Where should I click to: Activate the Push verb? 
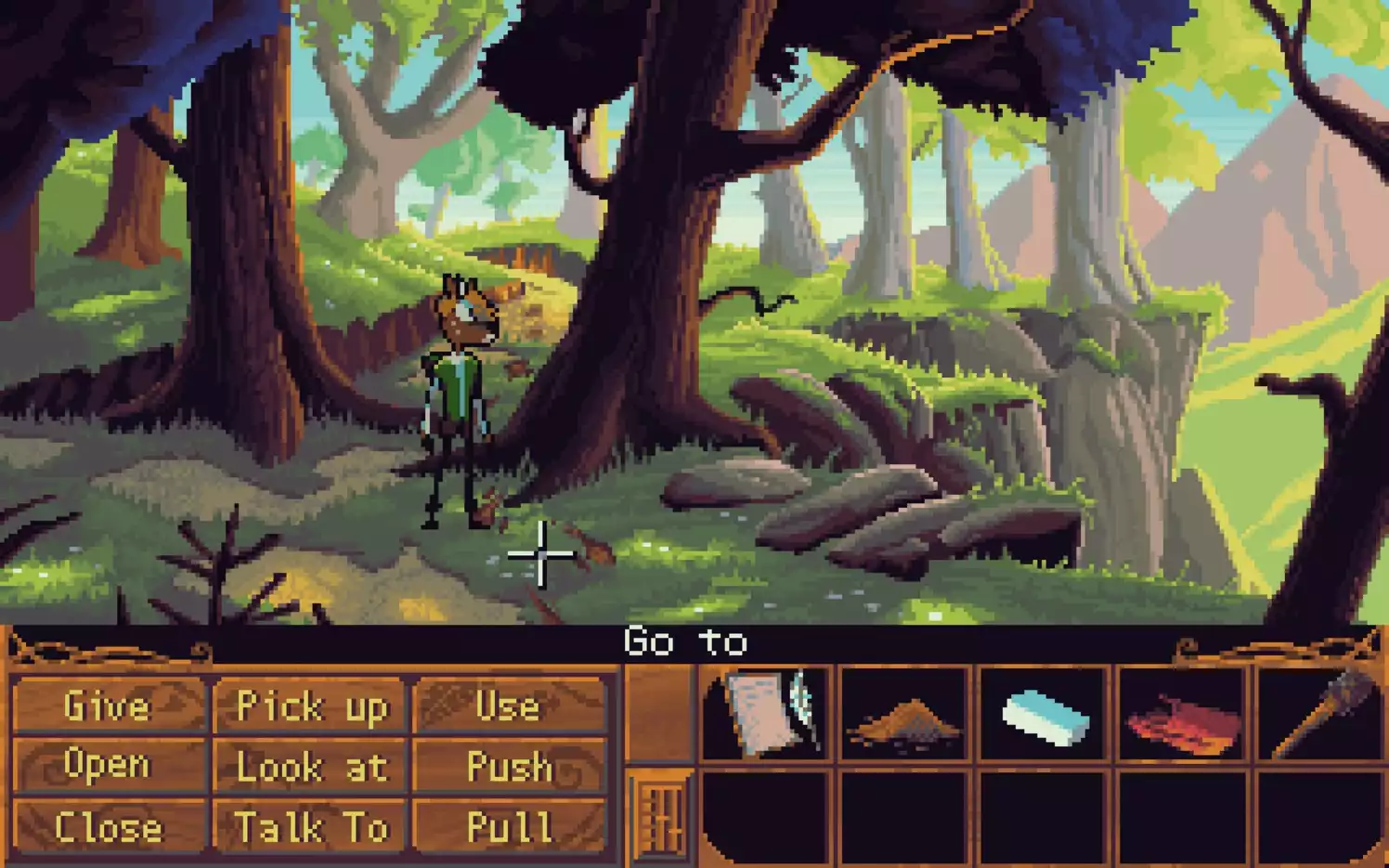point(509,767)
